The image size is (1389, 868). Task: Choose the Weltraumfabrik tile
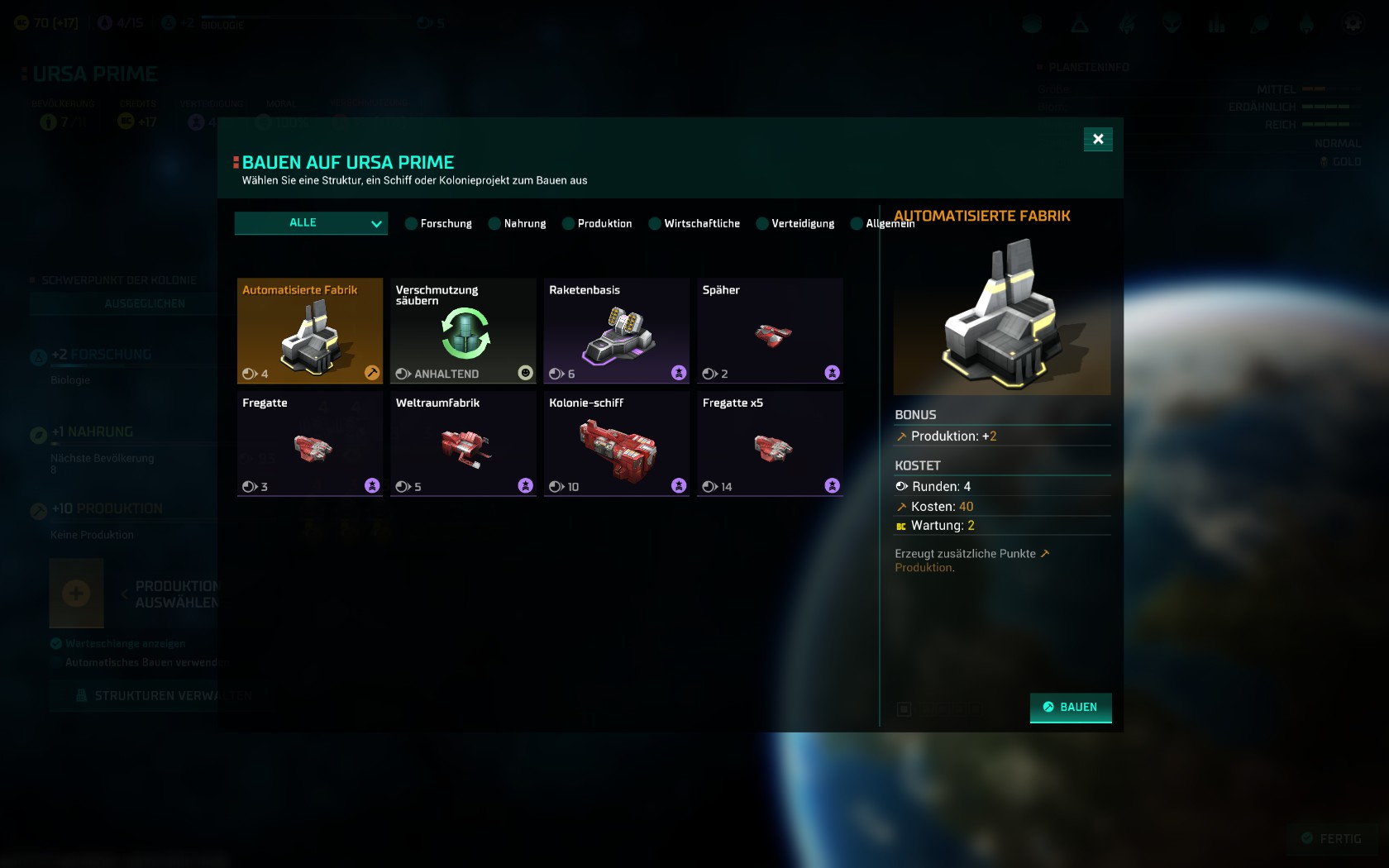click(463, 444)
